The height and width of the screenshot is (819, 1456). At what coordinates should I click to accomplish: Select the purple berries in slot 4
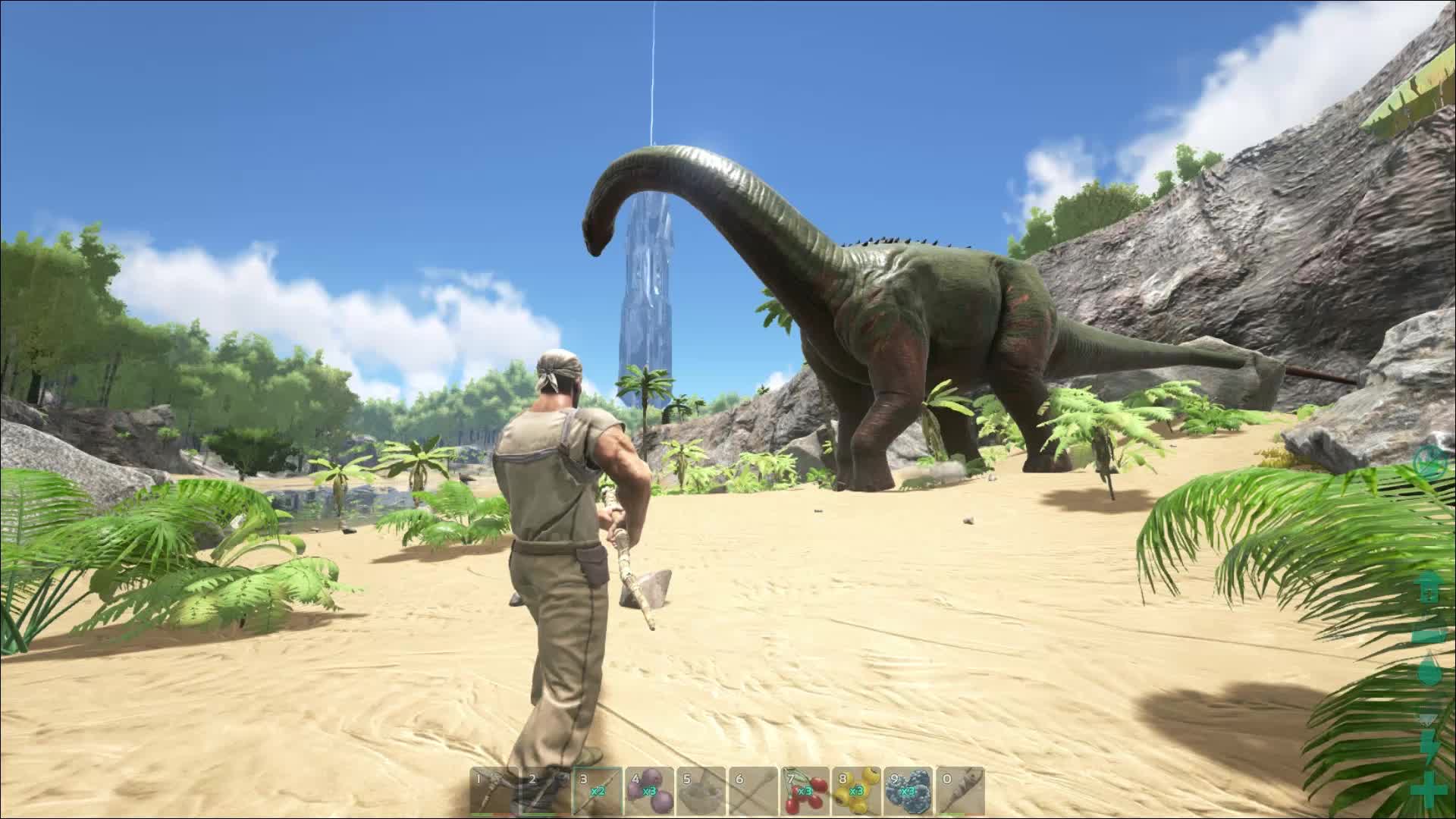point(650,790)
